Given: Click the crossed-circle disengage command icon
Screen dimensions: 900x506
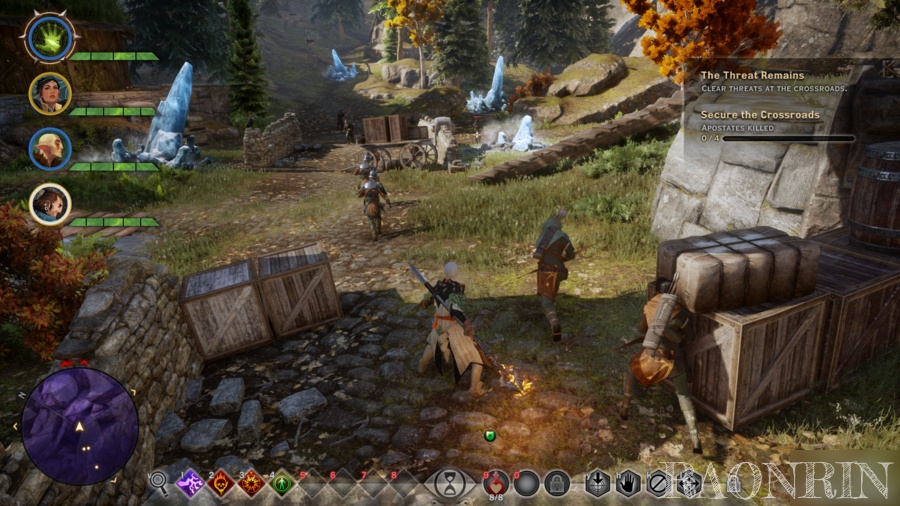Looking at the screenshot, I should 657,484.
